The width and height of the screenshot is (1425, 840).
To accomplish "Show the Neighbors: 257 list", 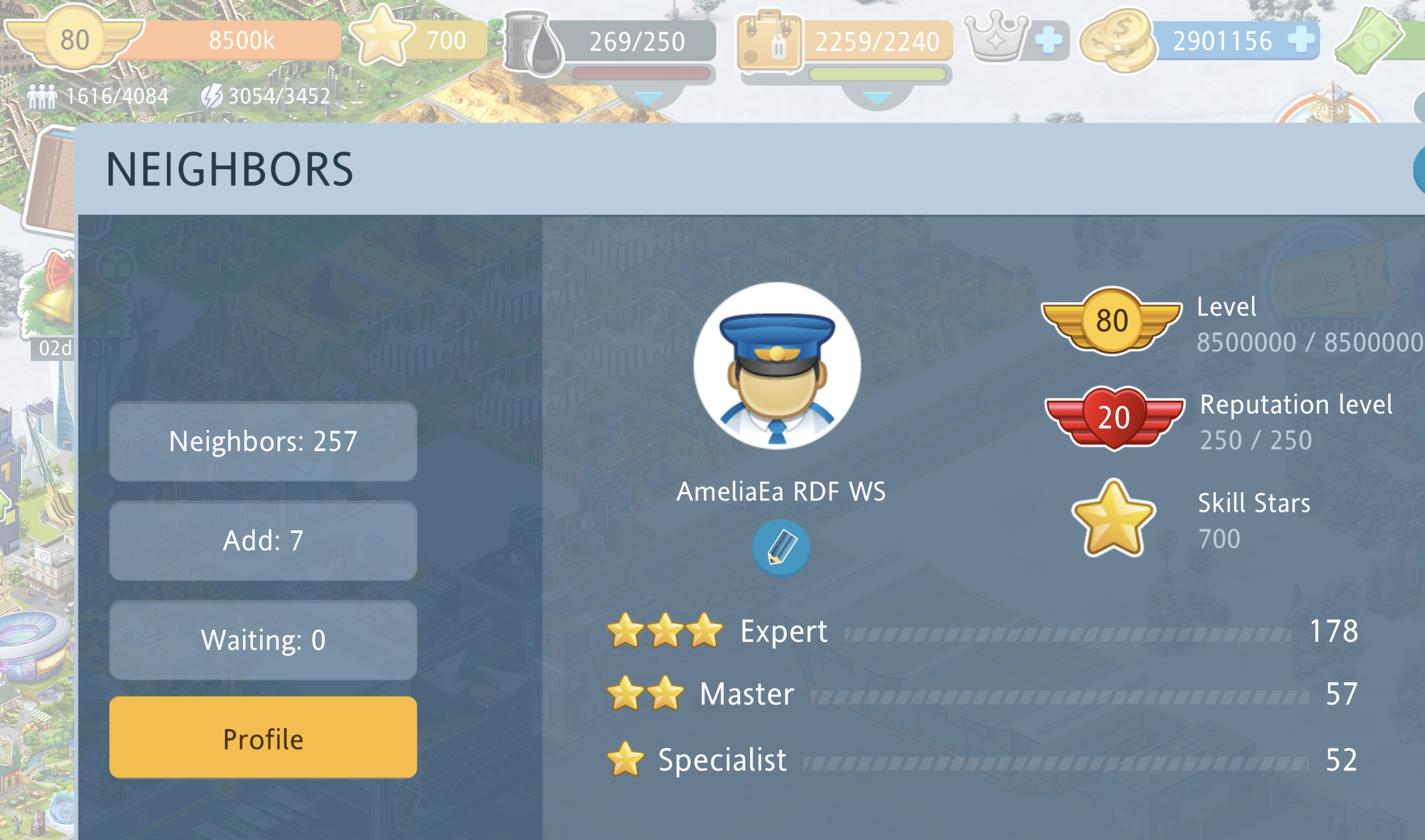I will [x=263, y=442].
